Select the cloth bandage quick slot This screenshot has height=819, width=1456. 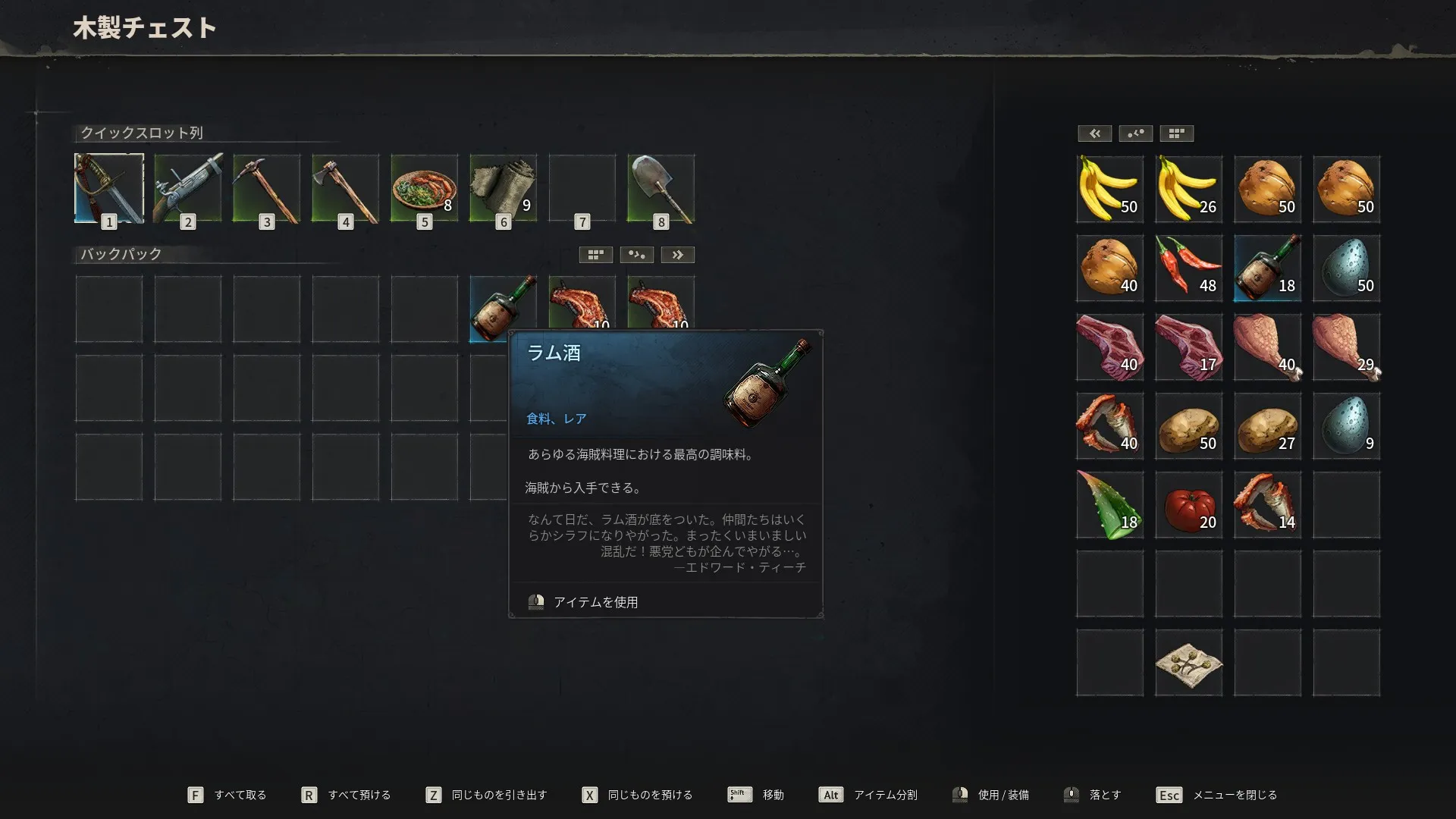504,188
